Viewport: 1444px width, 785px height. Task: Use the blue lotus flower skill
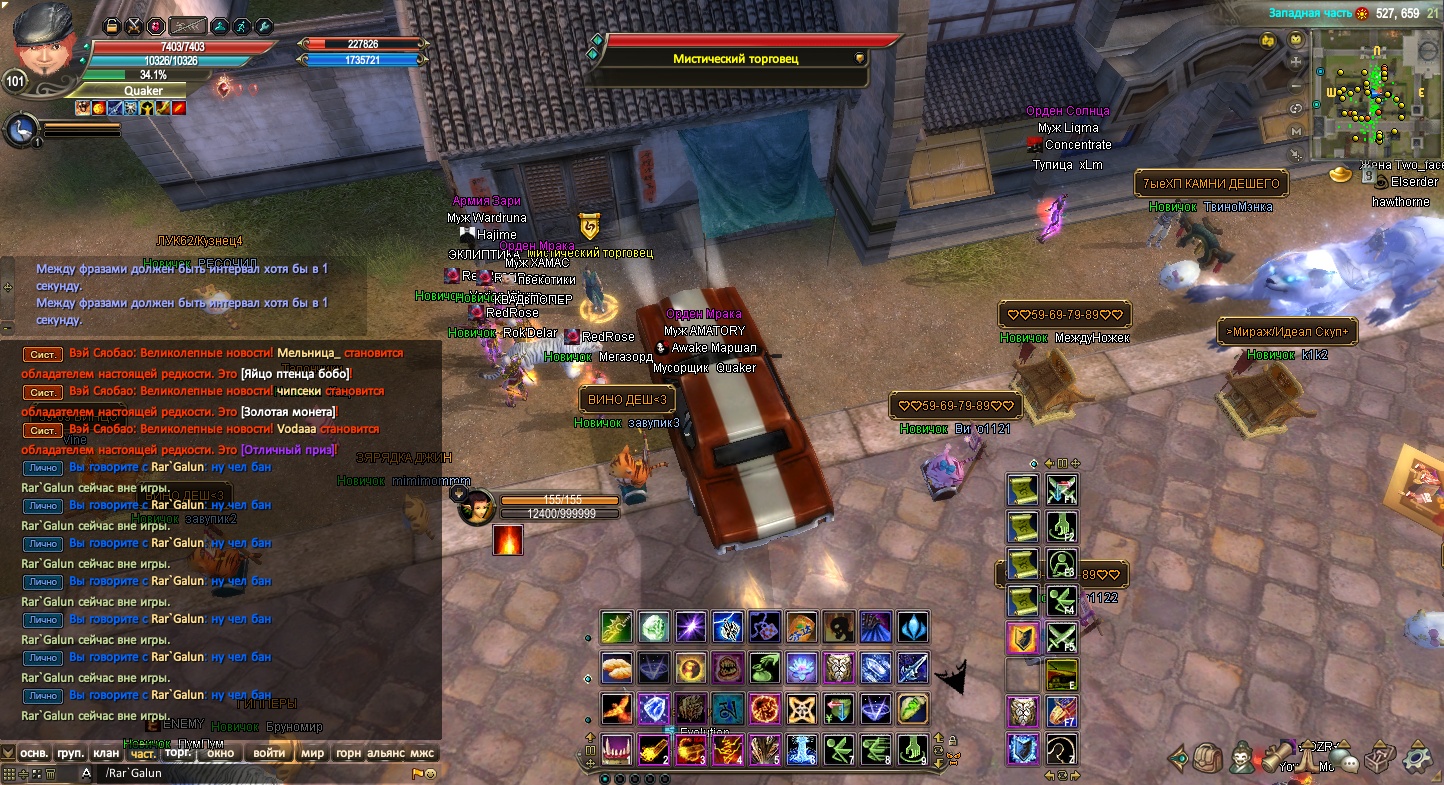pos(801,668)
